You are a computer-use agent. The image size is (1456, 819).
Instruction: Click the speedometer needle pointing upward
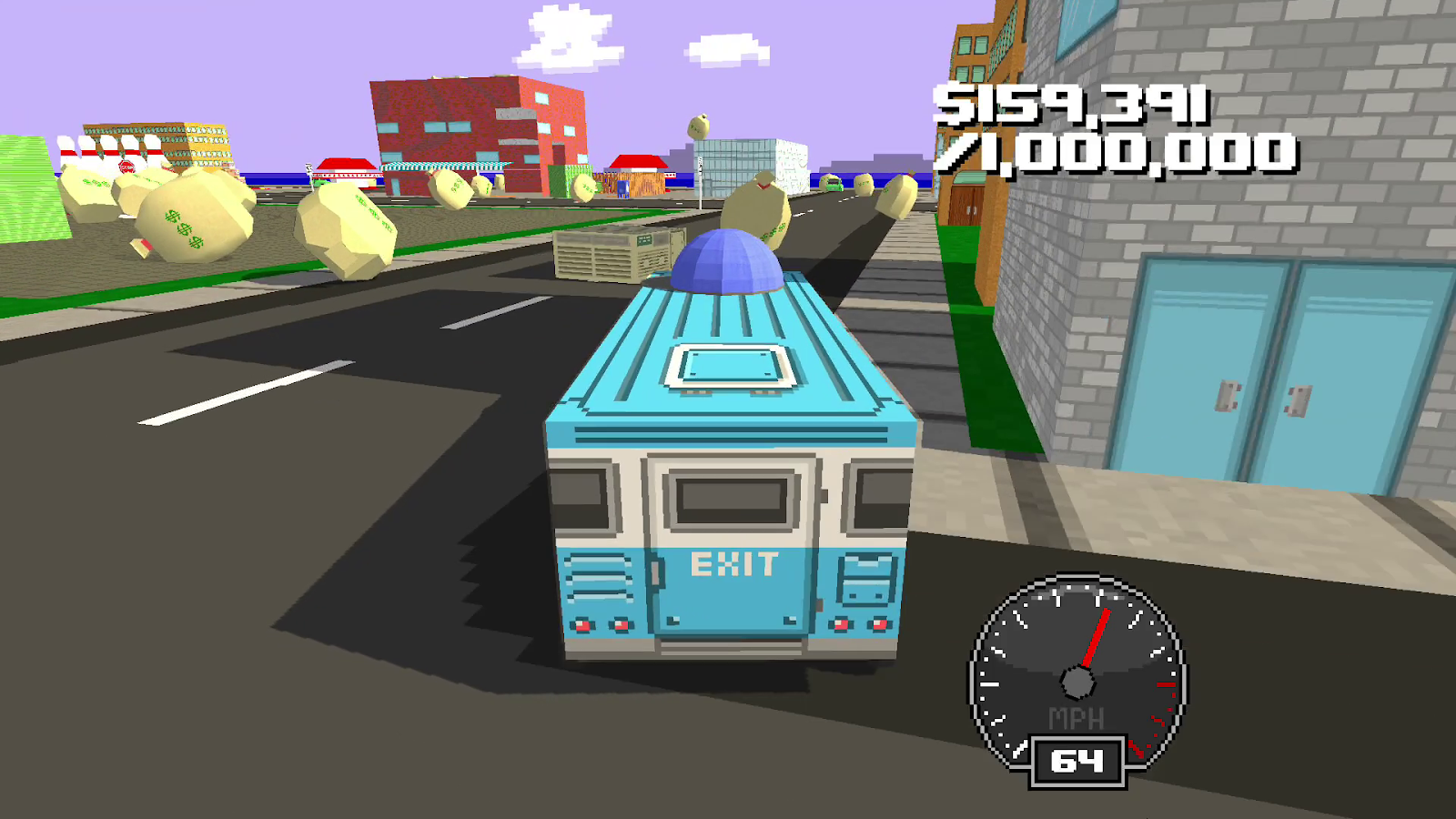pyautogui.click(x=1095, y=637)
